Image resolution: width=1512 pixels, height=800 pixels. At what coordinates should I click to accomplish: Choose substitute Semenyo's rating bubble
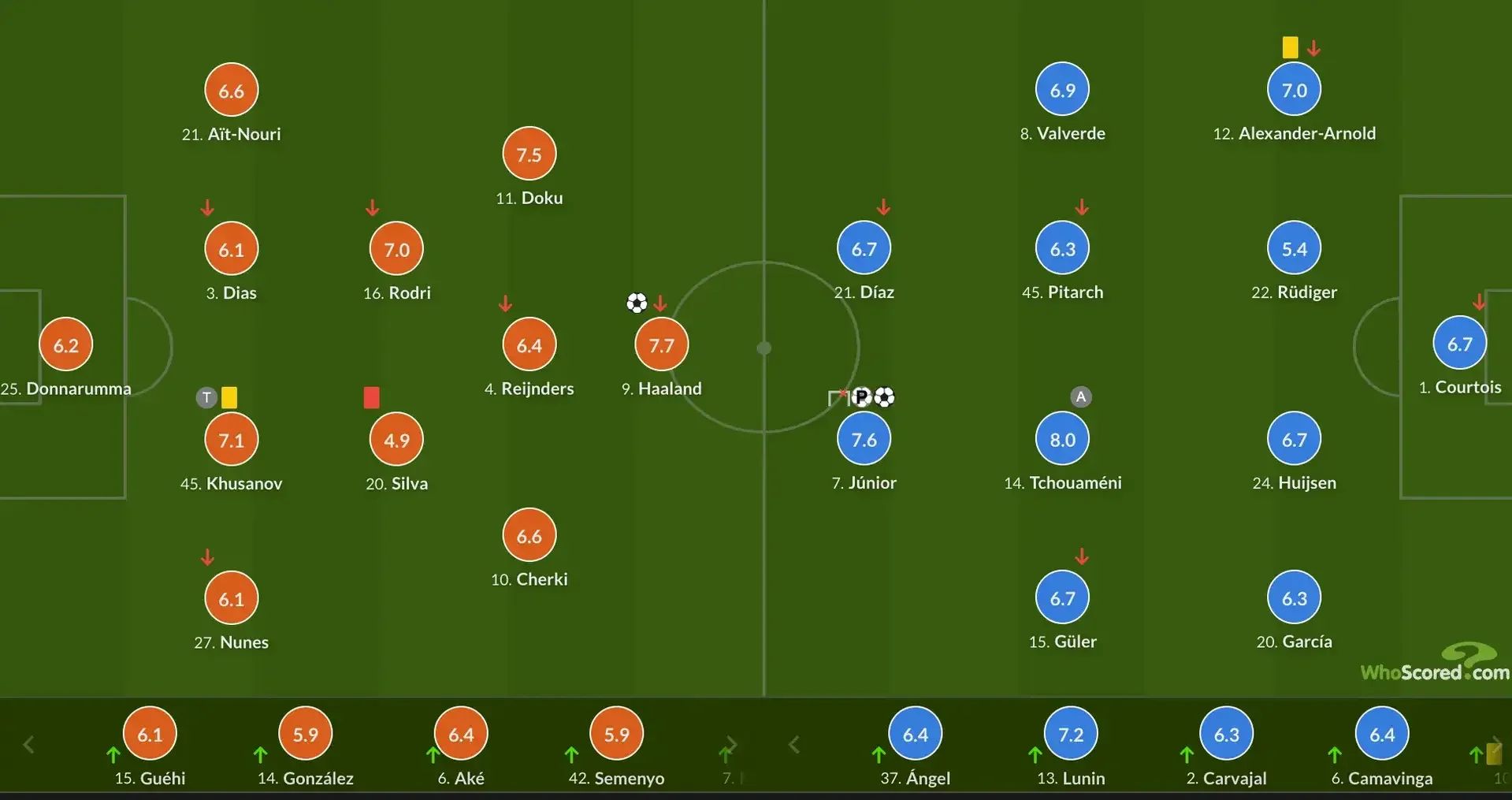click(616, 734)
